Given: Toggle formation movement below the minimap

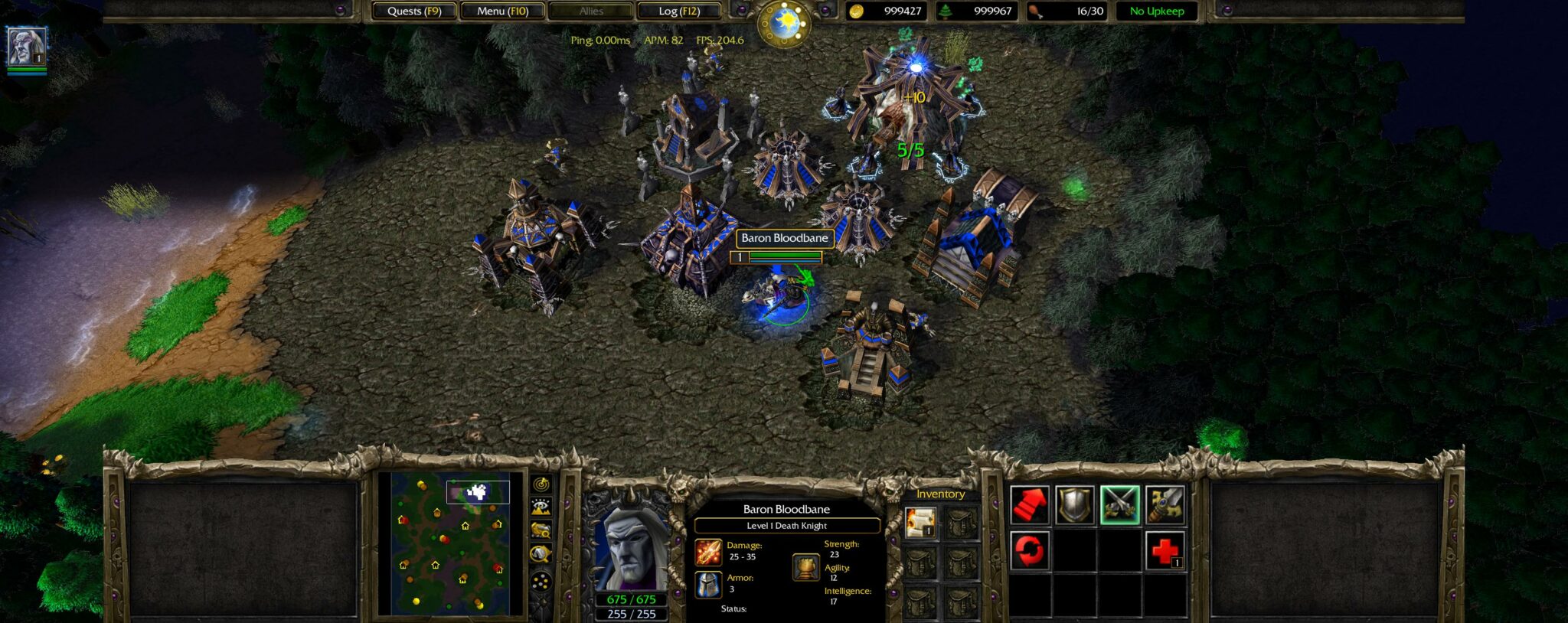Looking at the screenshot, I should (541, 580).
